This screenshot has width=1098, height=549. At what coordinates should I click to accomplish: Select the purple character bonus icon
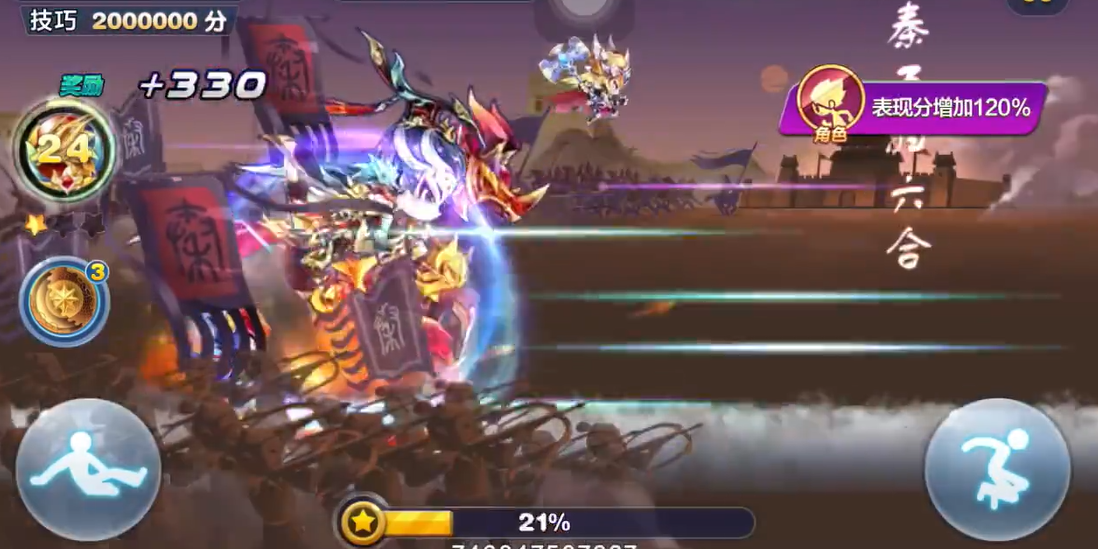(x=830, y=103)
